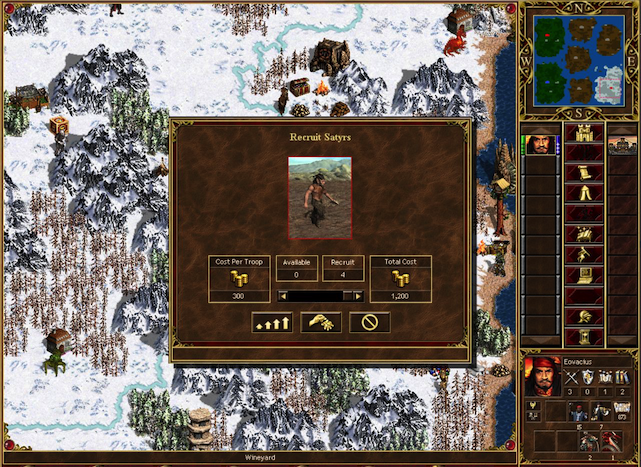This screenshot has width=641, height=467.
Task: Increase recruit count with the slider's right arrow
Action: 358,296
